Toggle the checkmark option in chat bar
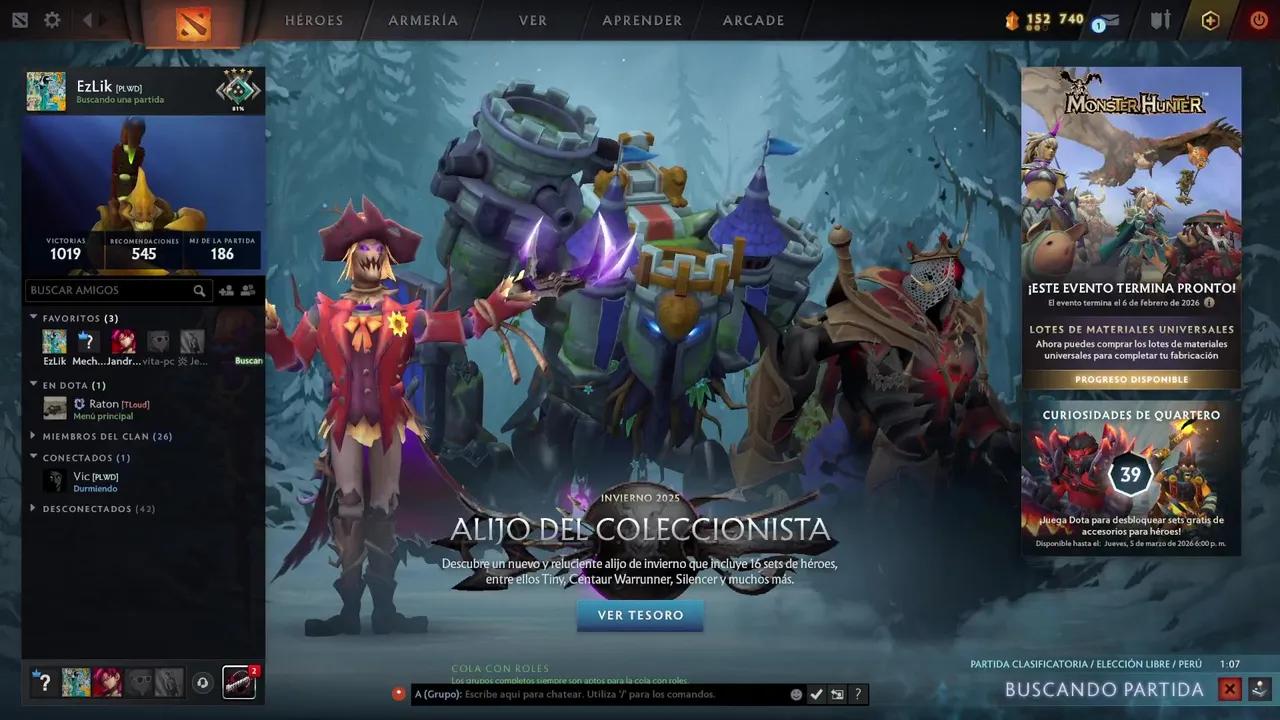1280x720 pixels. click(817, 693)
